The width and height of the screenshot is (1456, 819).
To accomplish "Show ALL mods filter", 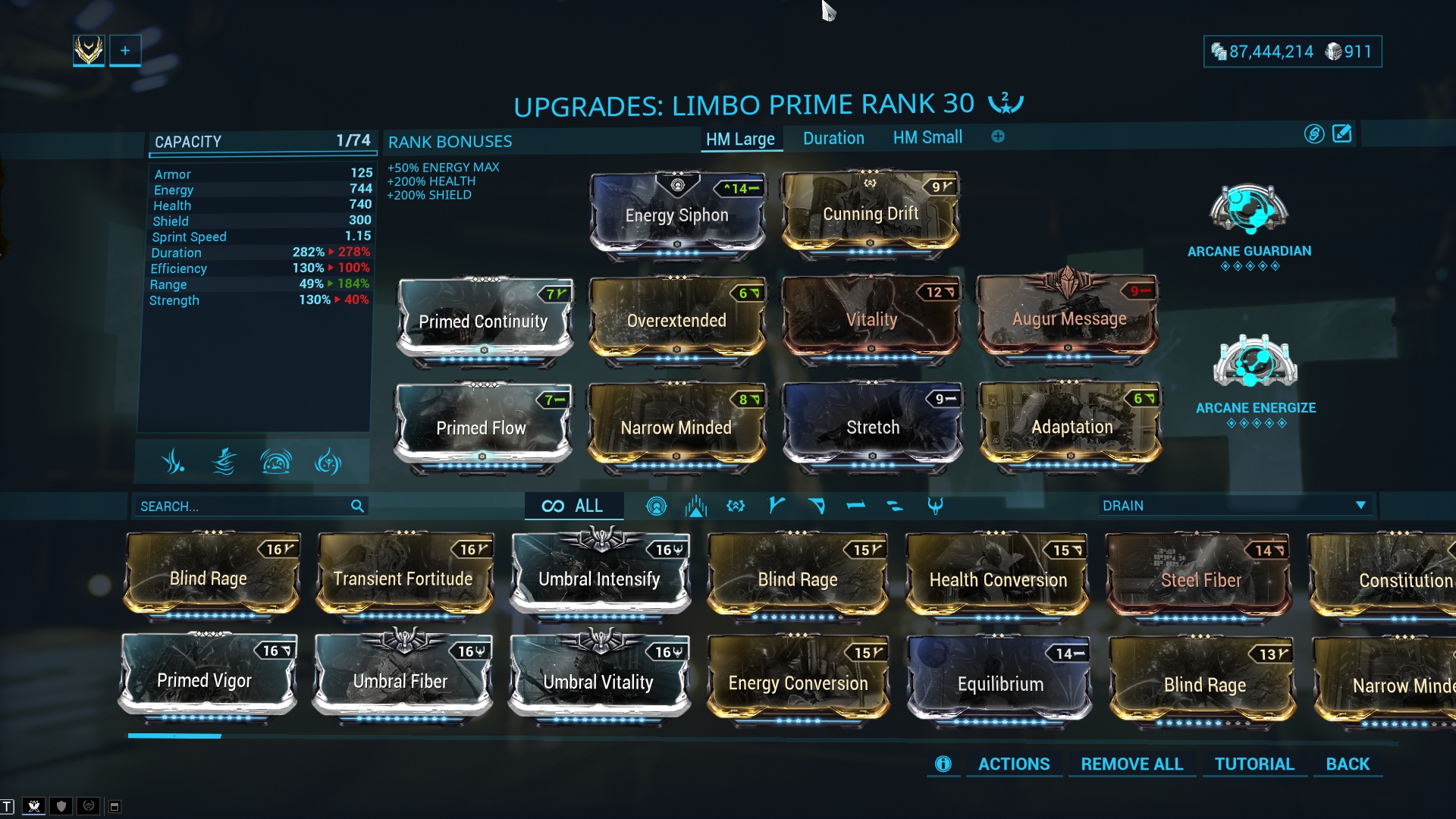I will (573, 507).
